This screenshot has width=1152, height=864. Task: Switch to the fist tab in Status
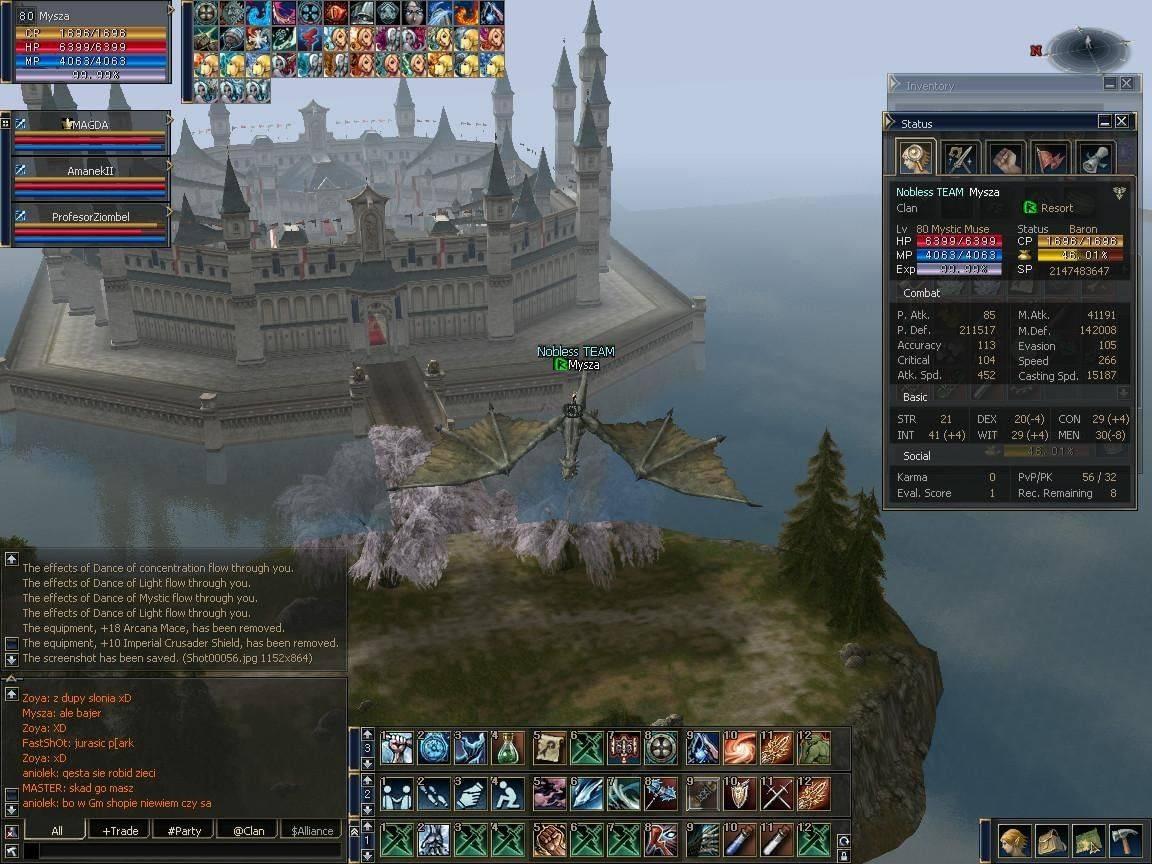tap(1005, 158)
